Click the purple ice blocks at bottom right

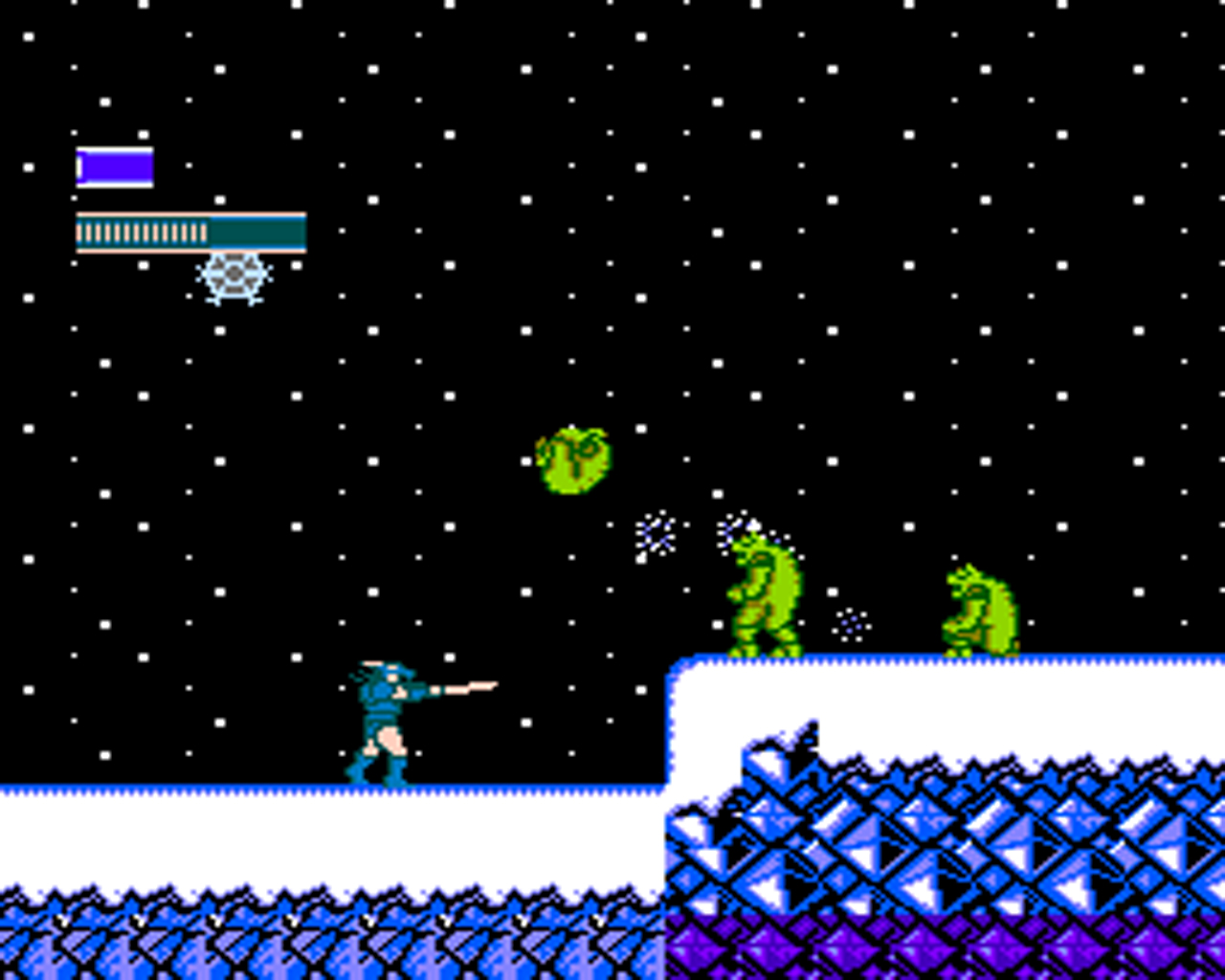[1101, 947]
